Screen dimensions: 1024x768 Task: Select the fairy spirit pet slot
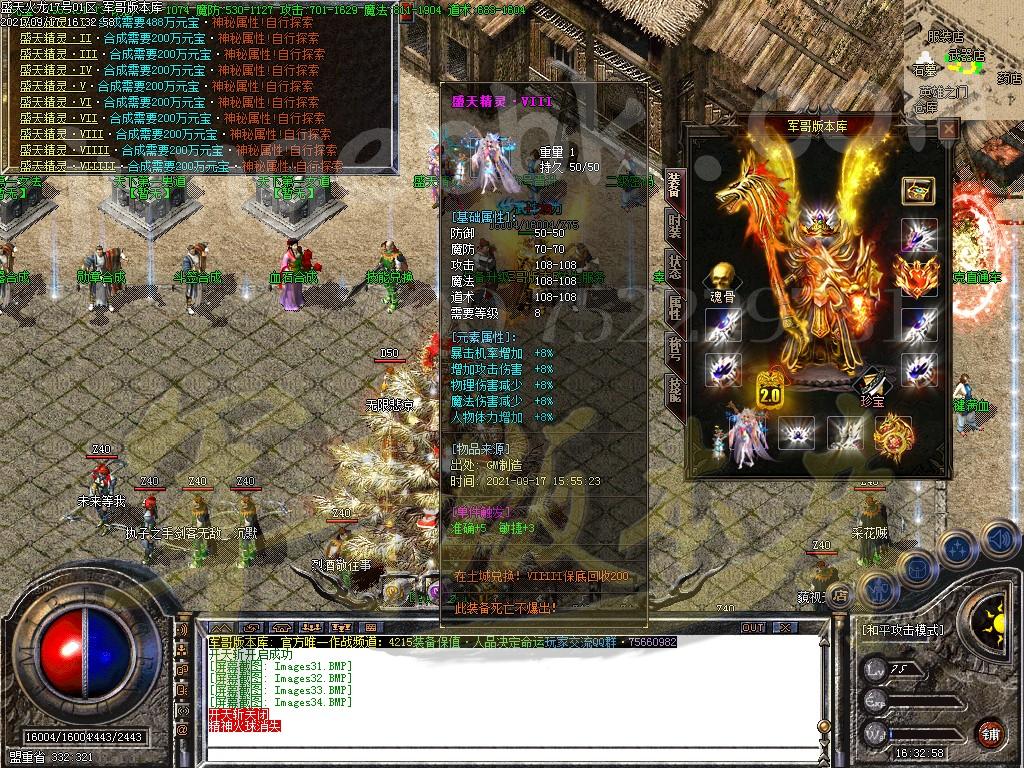[740, 436]
